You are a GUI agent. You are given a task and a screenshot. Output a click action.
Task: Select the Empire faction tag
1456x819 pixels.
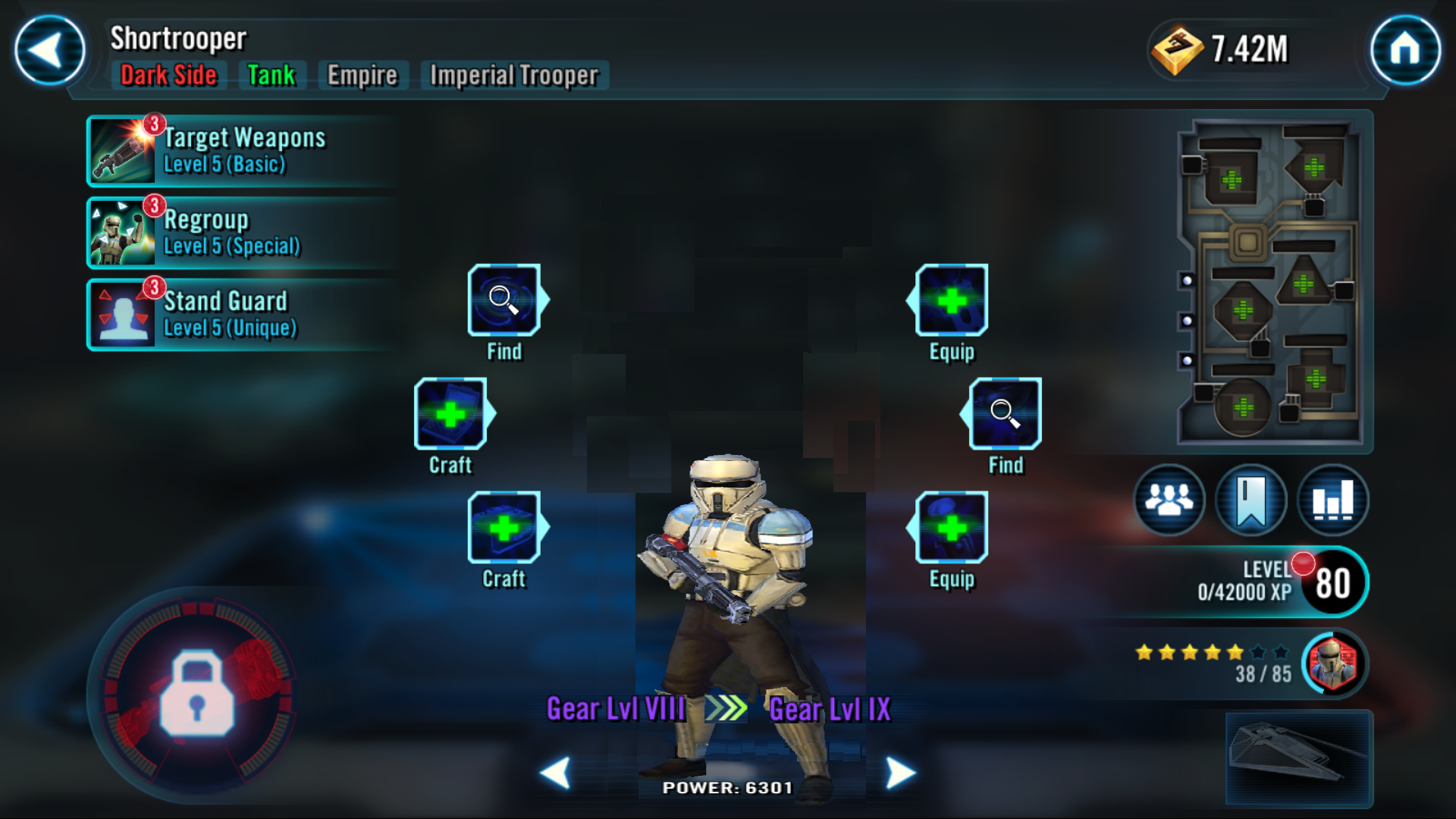click(362, 75)
